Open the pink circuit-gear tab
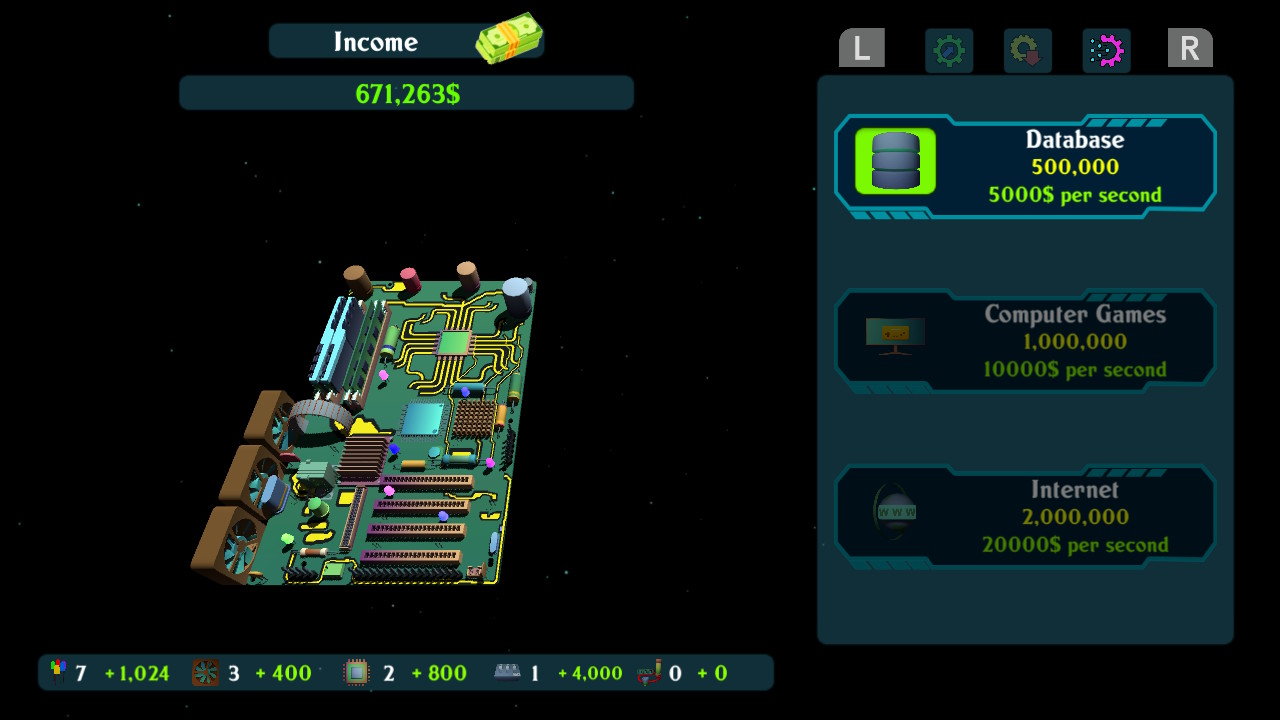The height and width of the screenshot is (720, 1280). (1106, 50)
